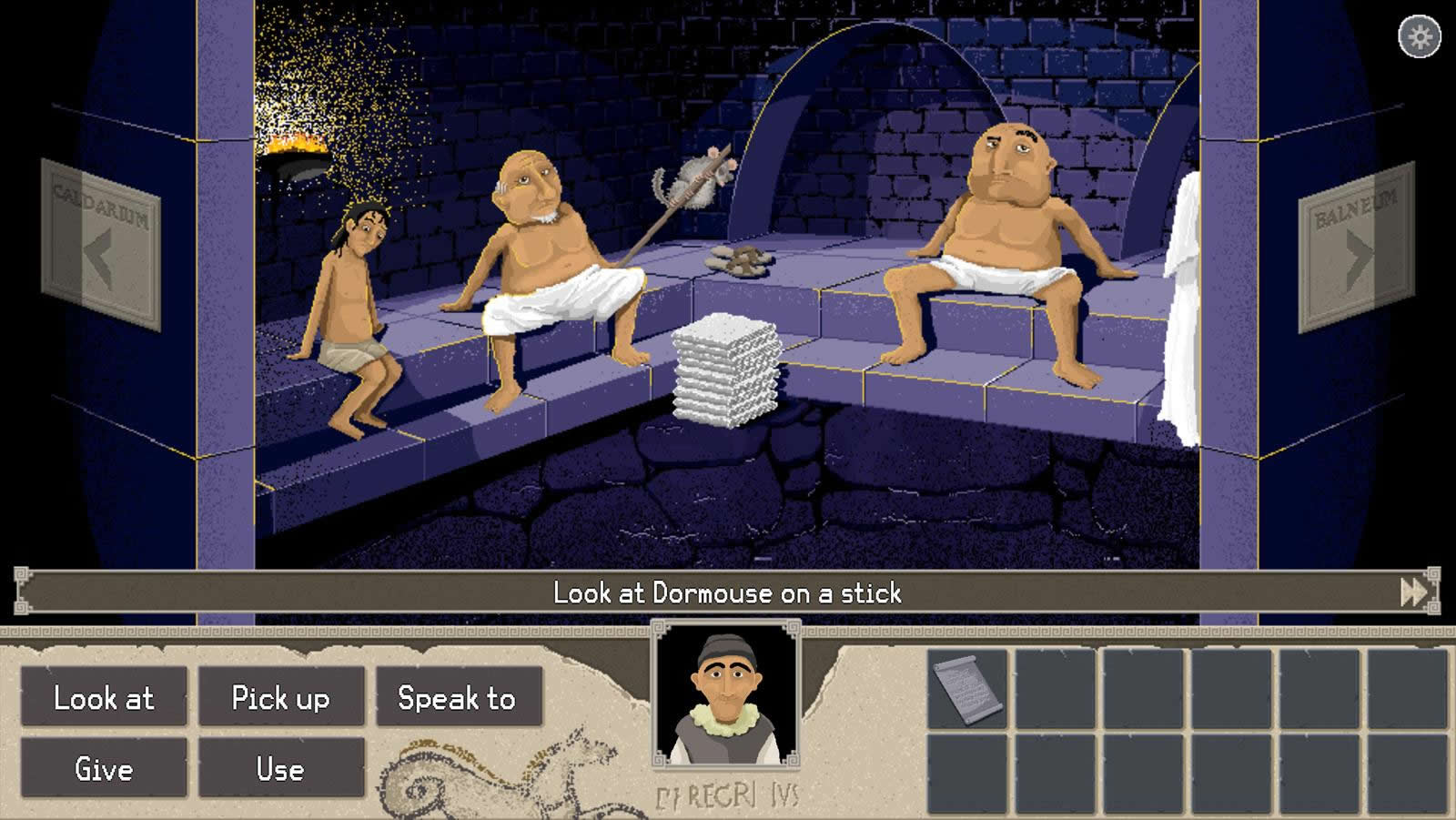Select the scroll in the inventory

(967, 689)
